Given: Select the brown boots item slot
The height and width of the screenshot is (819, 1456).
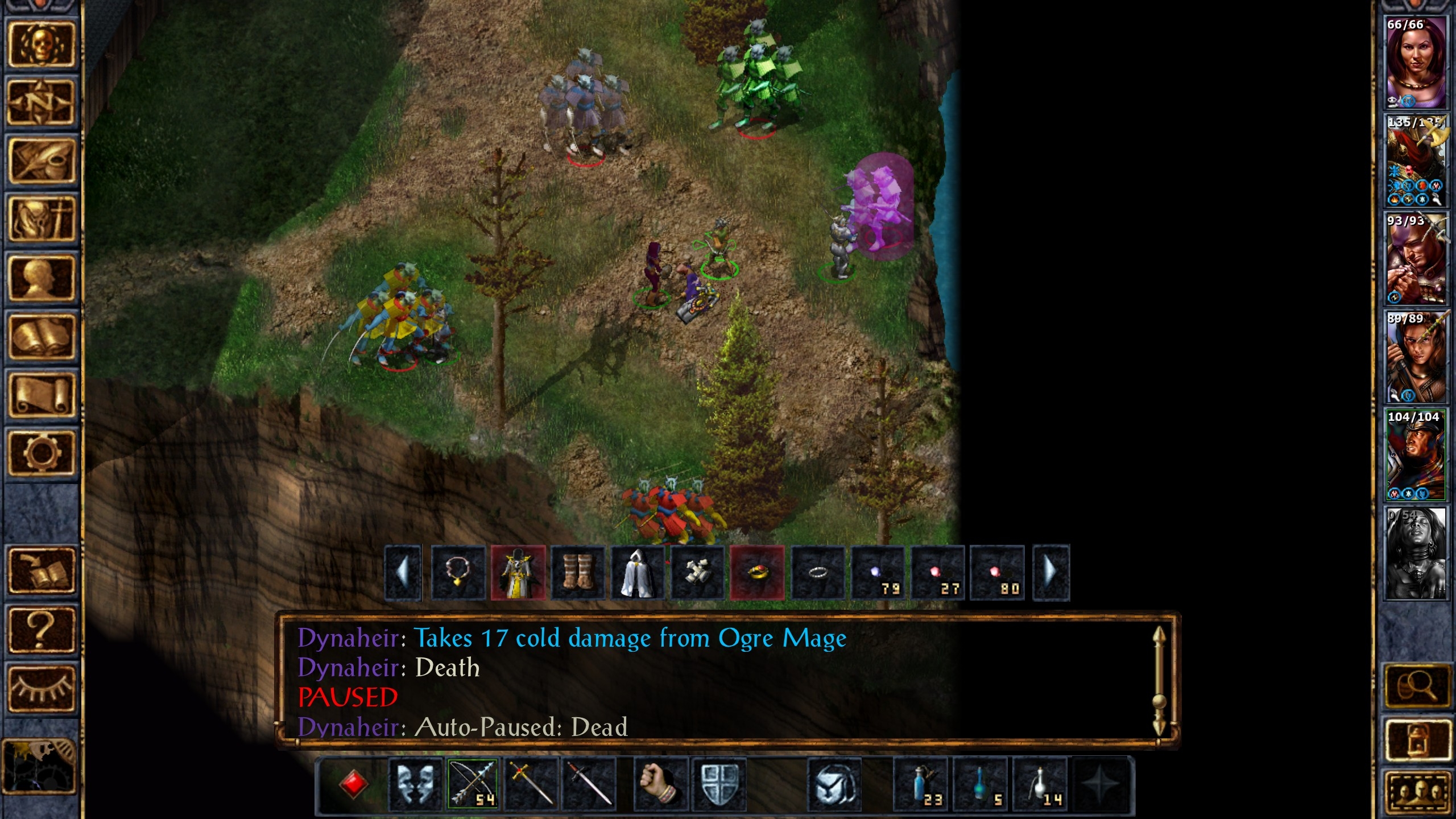Looking at the screenshot, I should click(577, 573).
